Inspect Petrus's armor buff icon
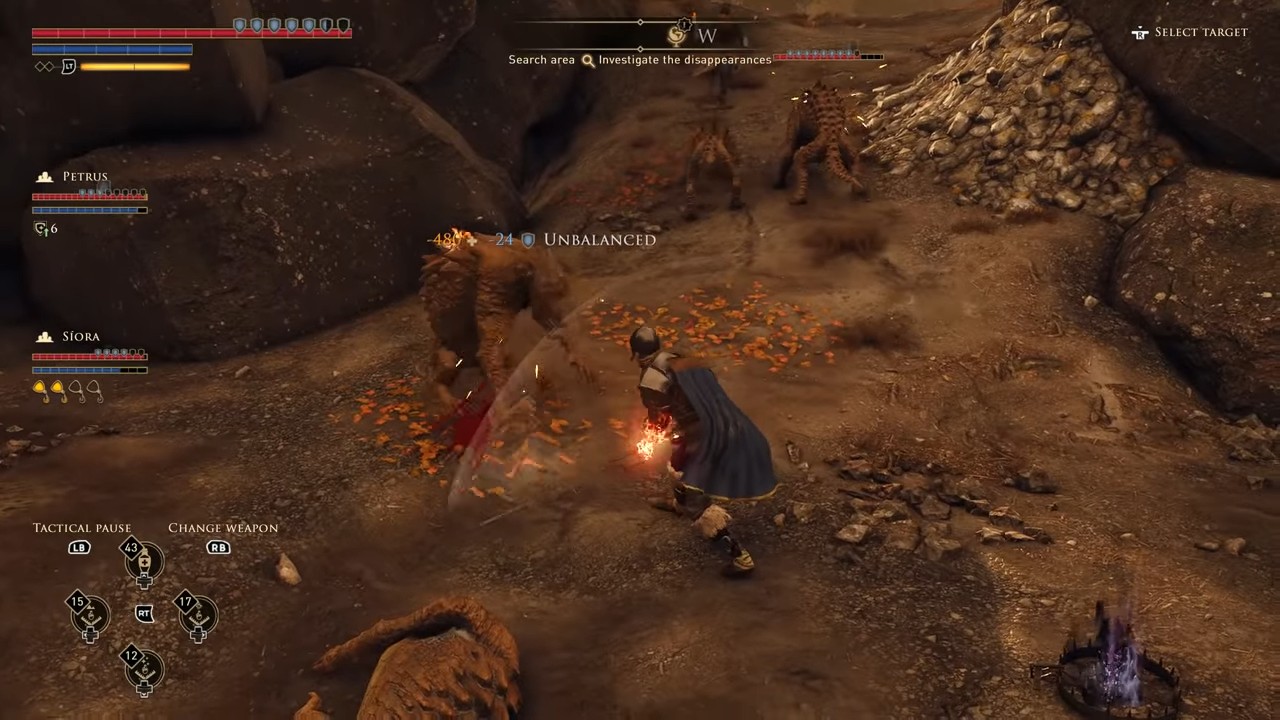 (41, 229)
